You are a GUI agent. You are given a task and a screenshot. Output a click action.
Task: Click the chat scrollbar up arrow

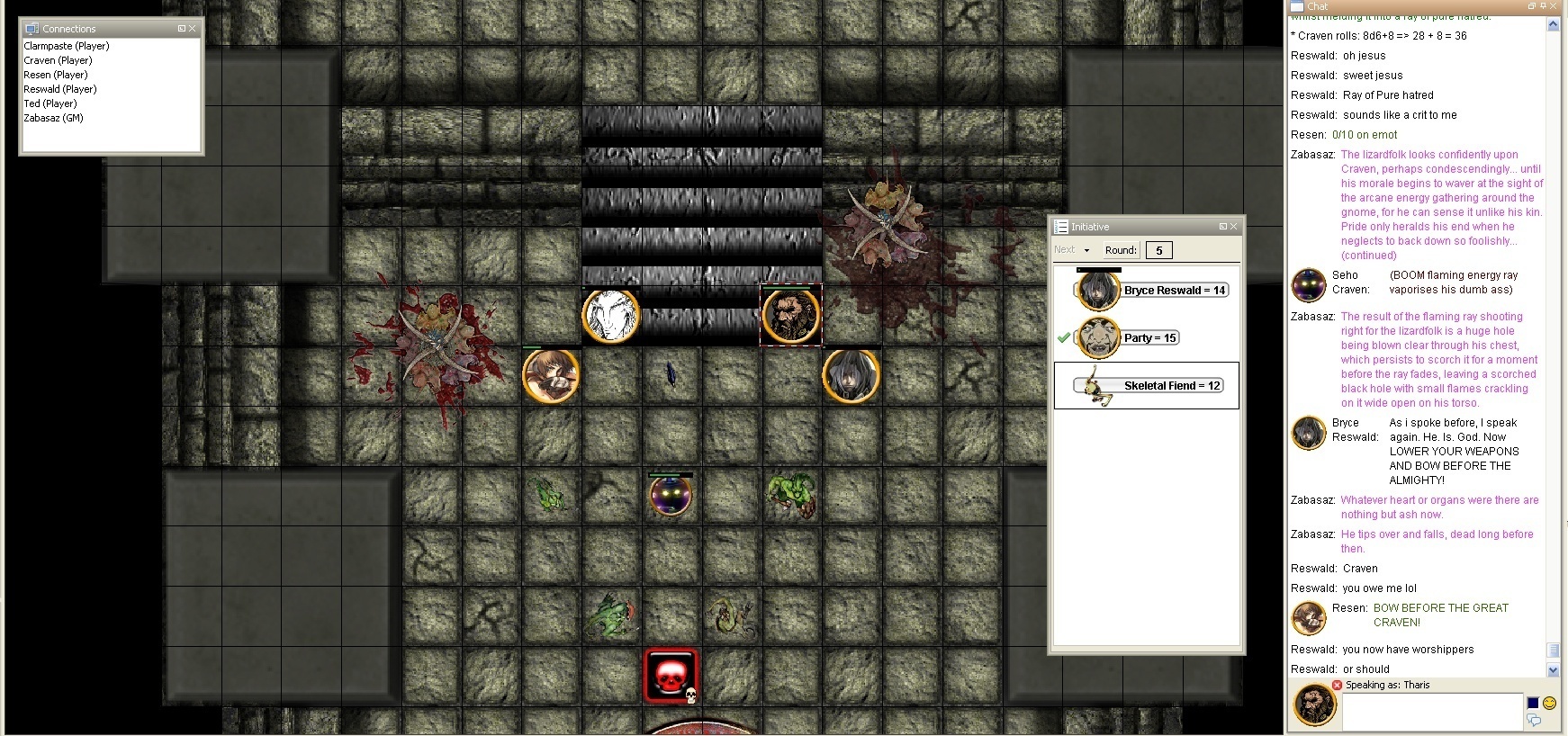pyautogui.click(x=1553, y=25)
